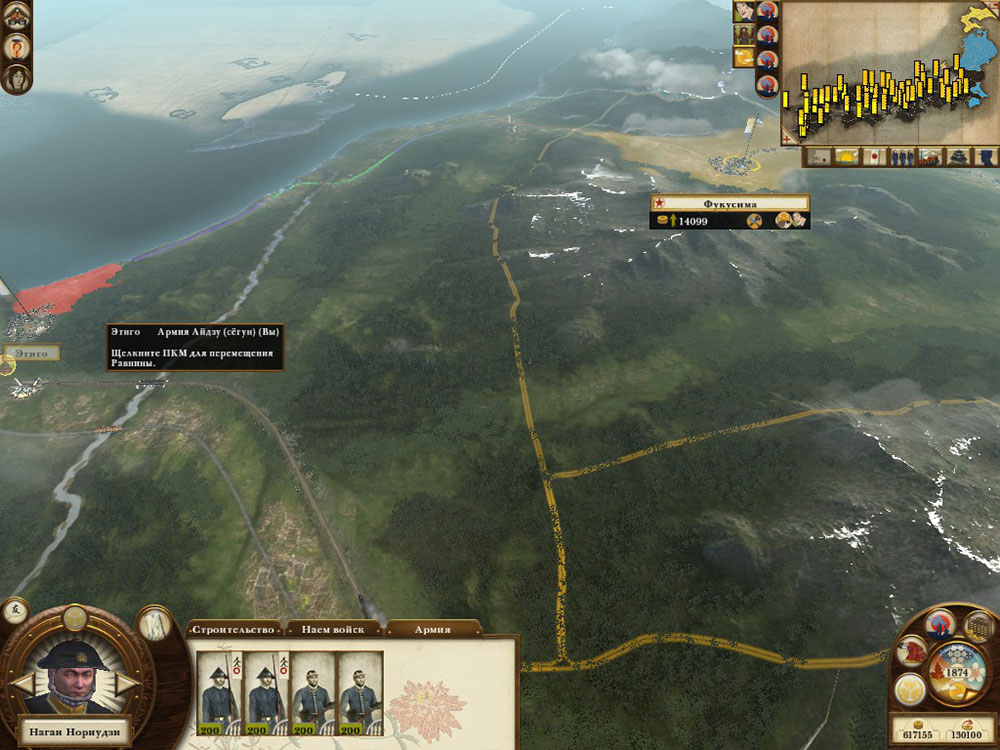1000x750 pixels.
Task: Open the geisha portrait notification icon
Action: point(744,11)
